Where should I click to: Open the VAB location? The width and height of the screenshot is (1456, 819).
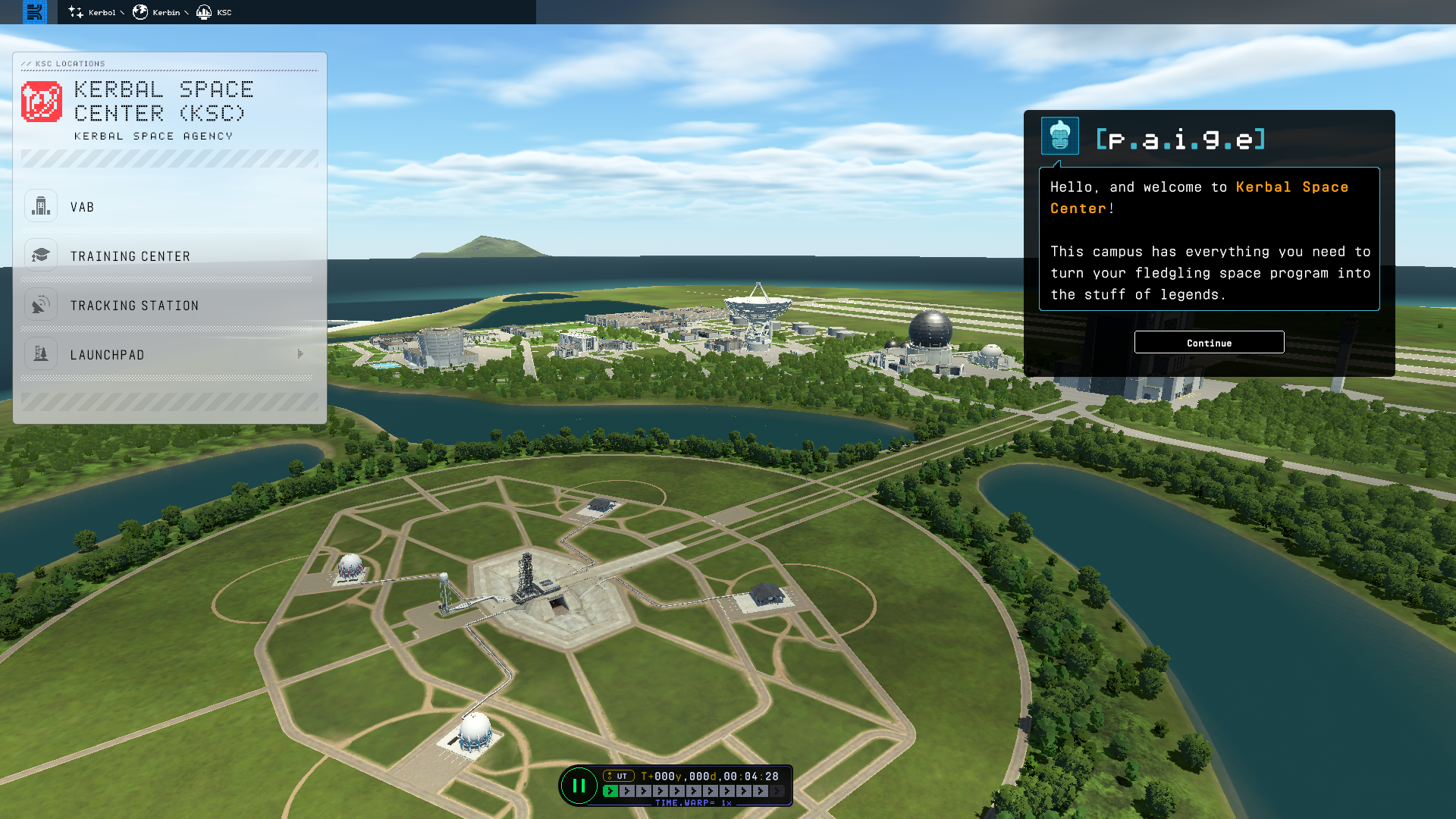pos(82,207)
